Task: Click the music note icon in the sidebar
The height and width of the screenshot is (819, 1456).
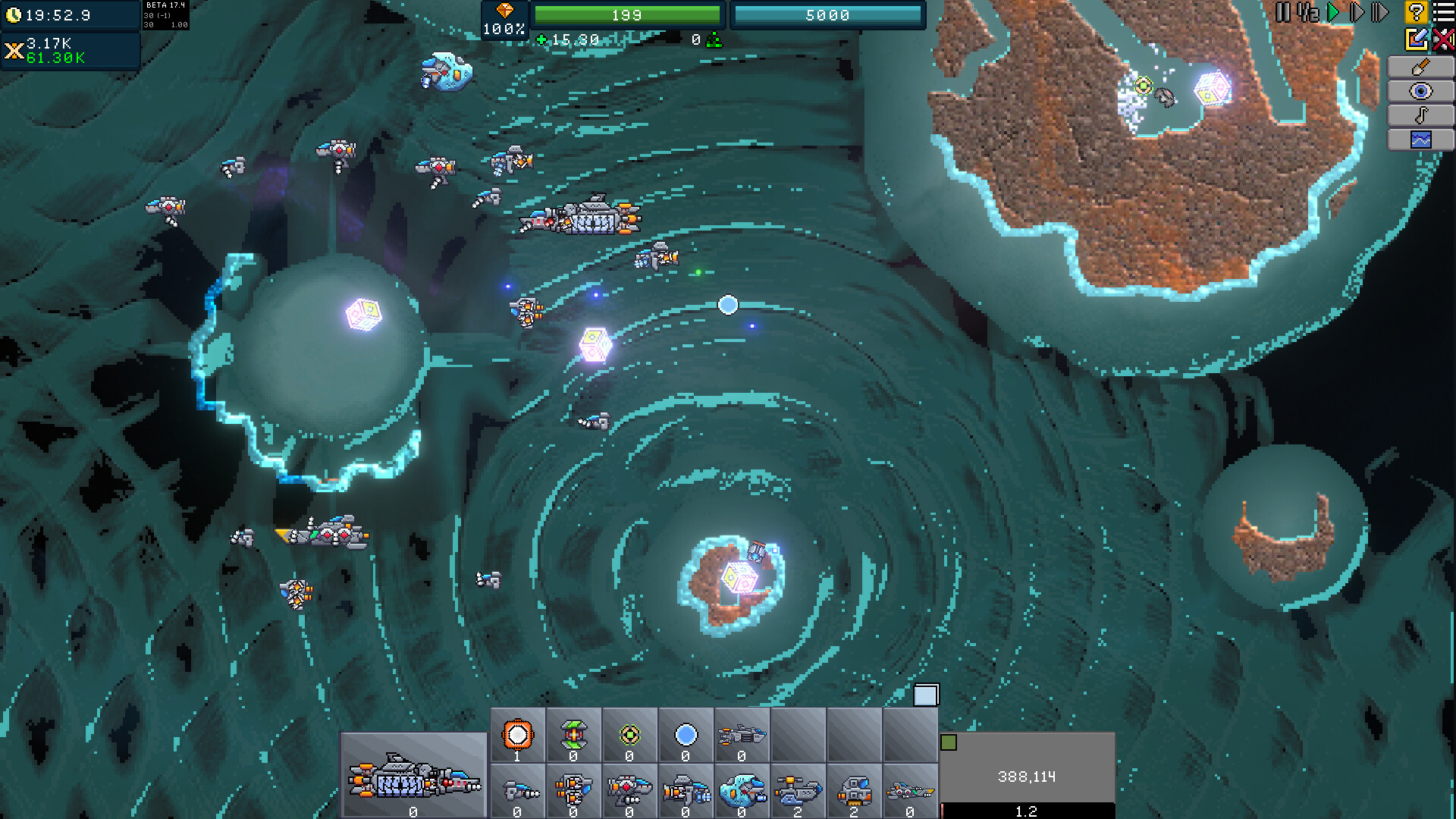Action: [1421, 116]
